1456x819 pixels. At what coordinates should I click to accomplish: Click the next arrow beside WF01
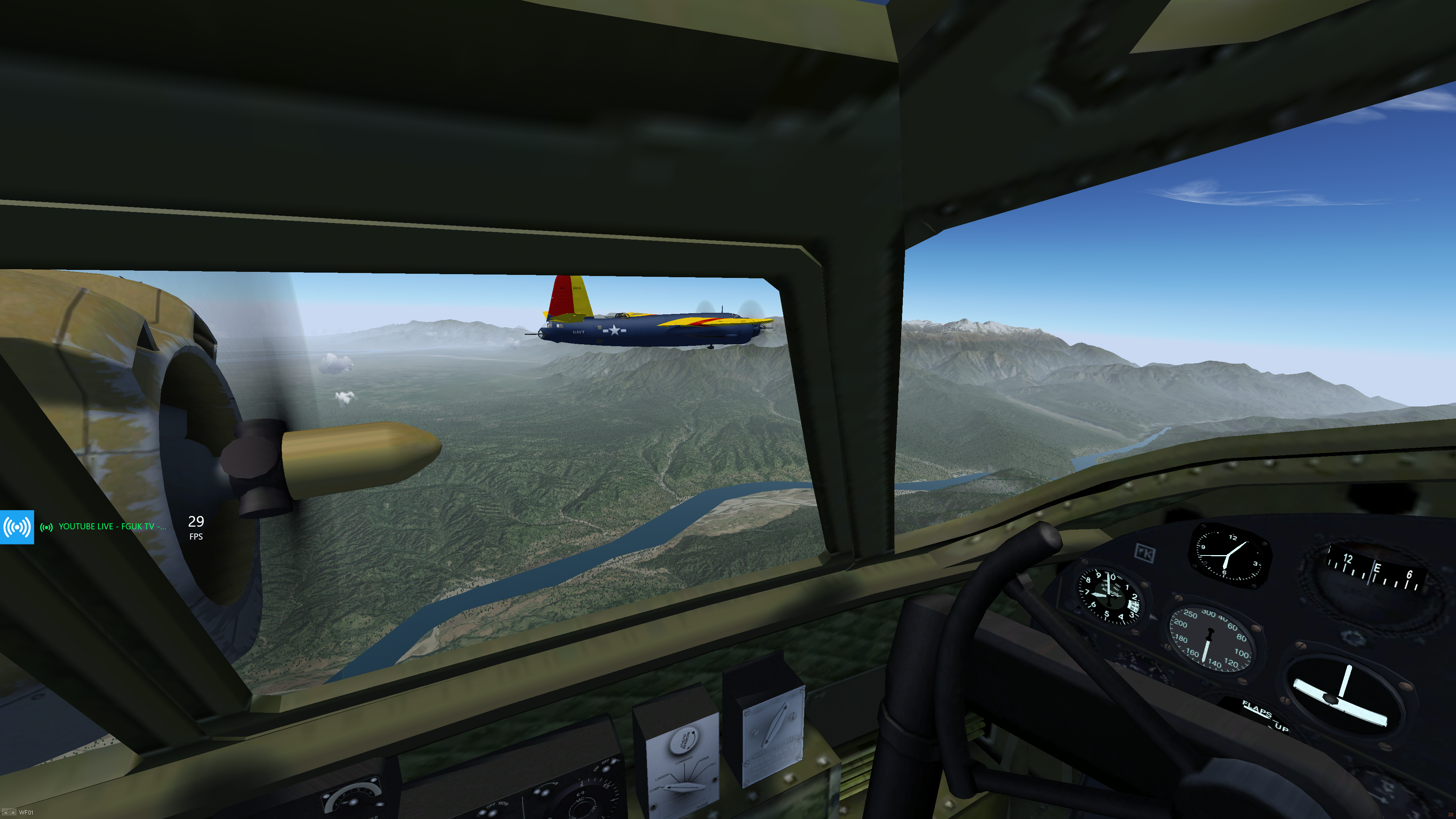coord(13,813)
